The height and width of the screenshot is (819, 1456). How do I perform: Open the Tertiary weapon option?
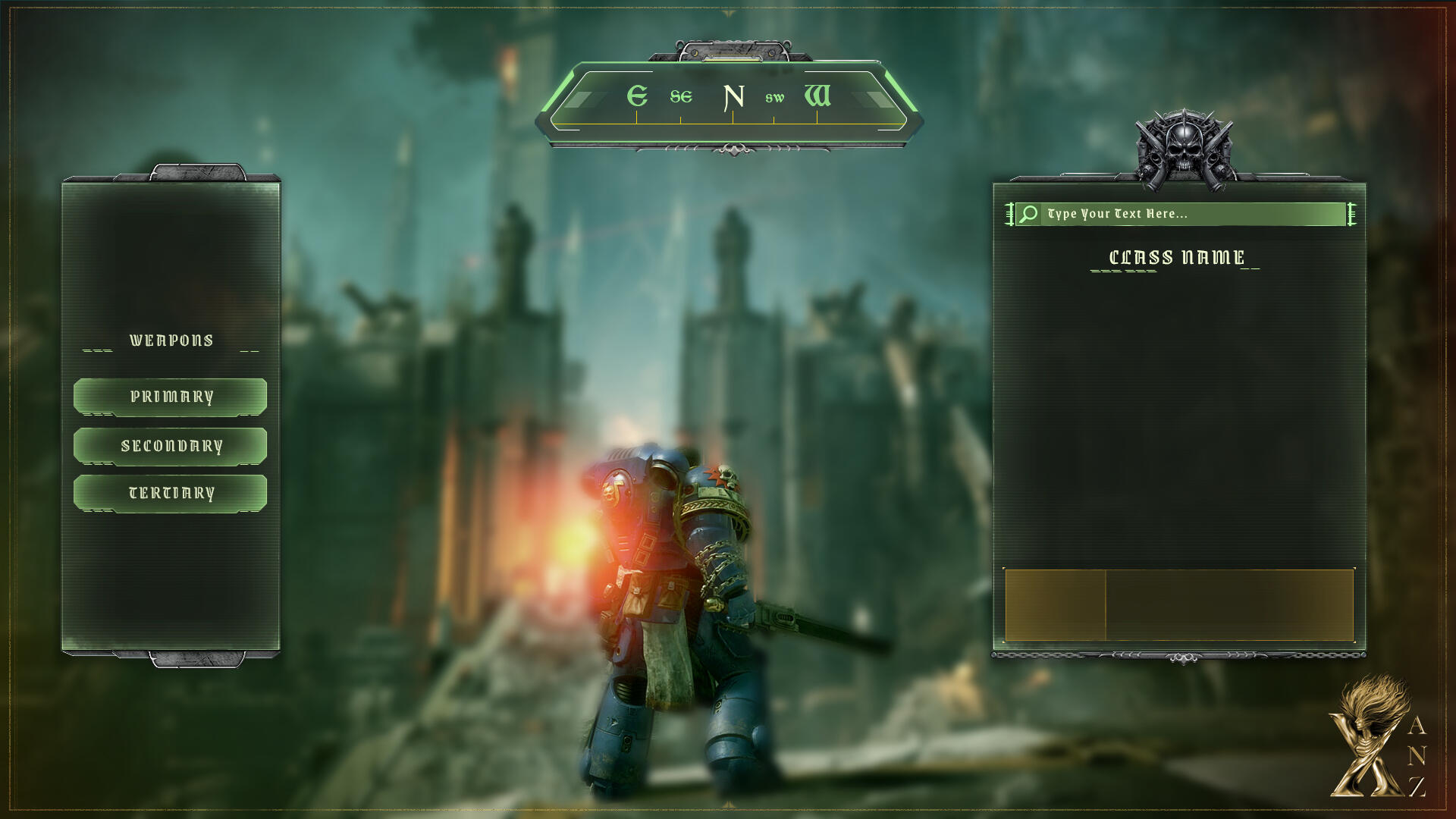click(171, 494)
